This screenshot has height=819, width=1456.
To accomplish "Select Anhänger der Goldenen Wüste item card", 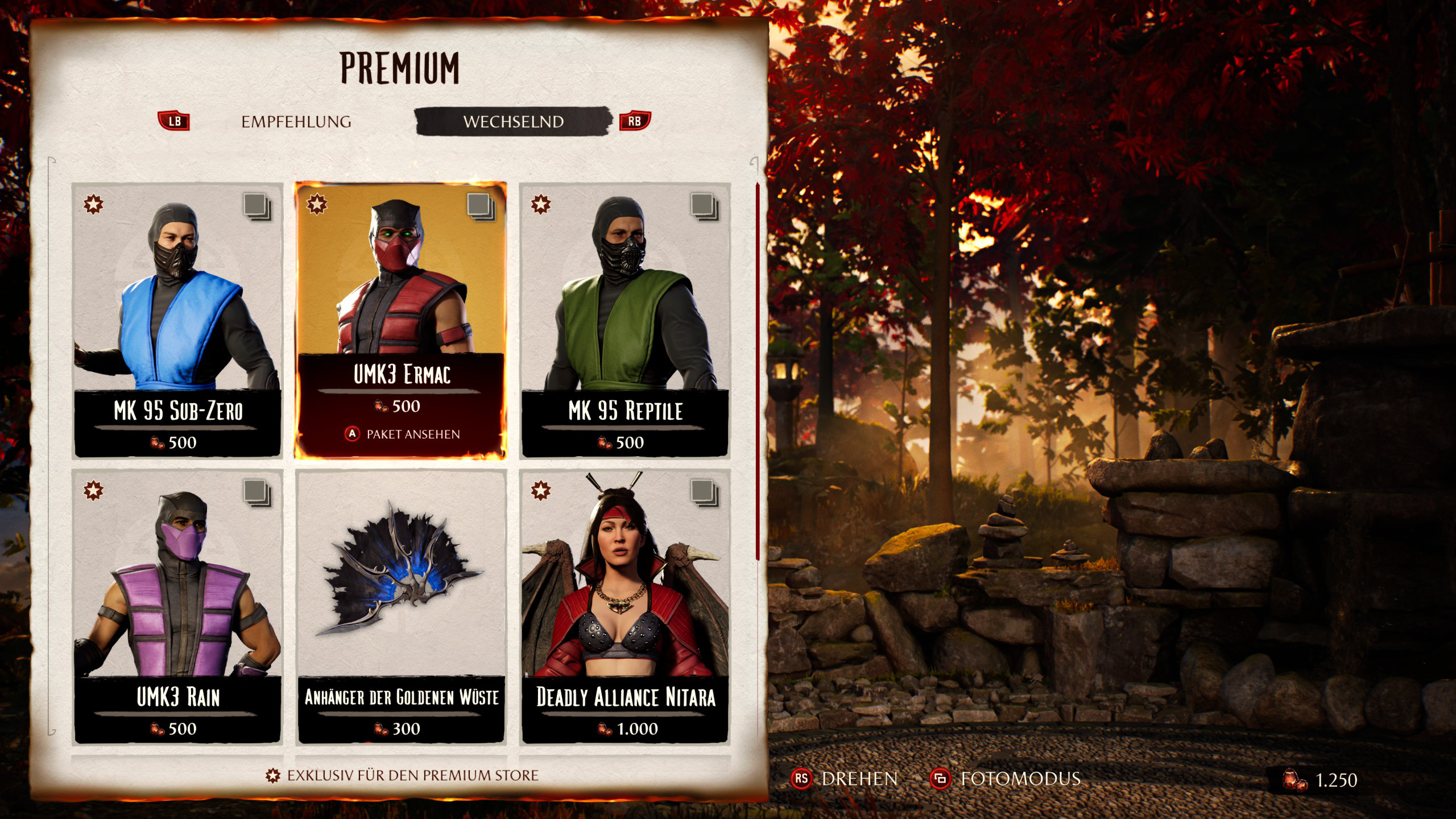I will [x=401, y=606].
